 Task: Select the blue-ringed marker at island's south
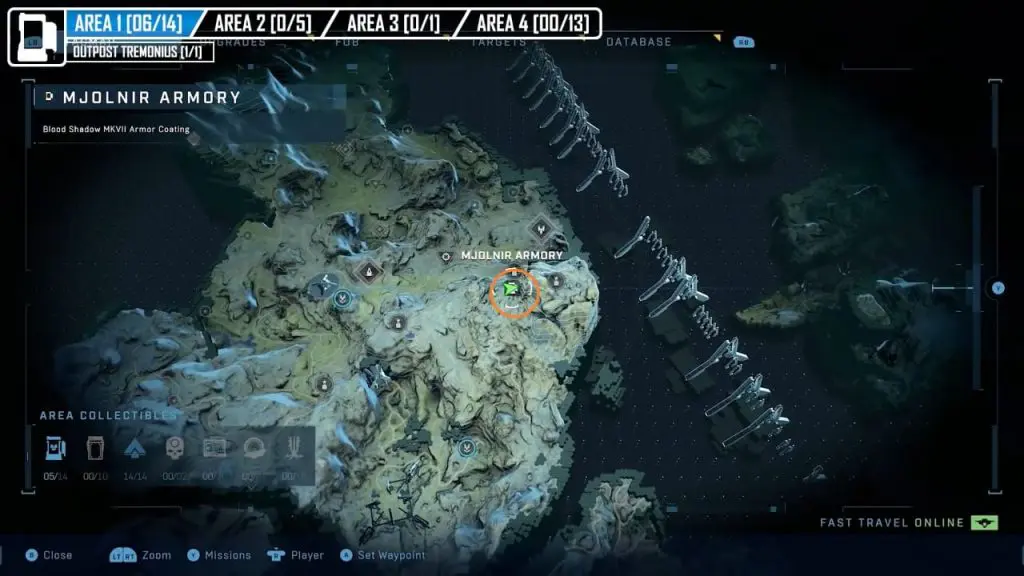click(465, 447)
